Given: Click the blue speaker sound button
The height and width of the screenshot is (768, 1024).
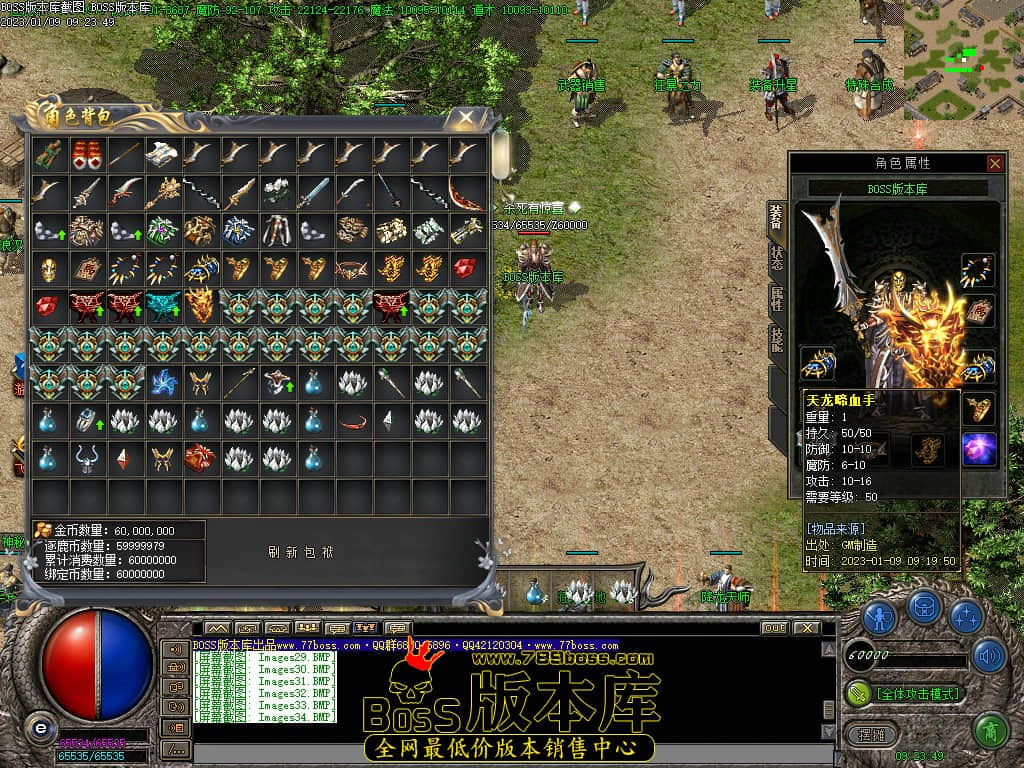Looking at the screenshot, I should tap(988, 656).
